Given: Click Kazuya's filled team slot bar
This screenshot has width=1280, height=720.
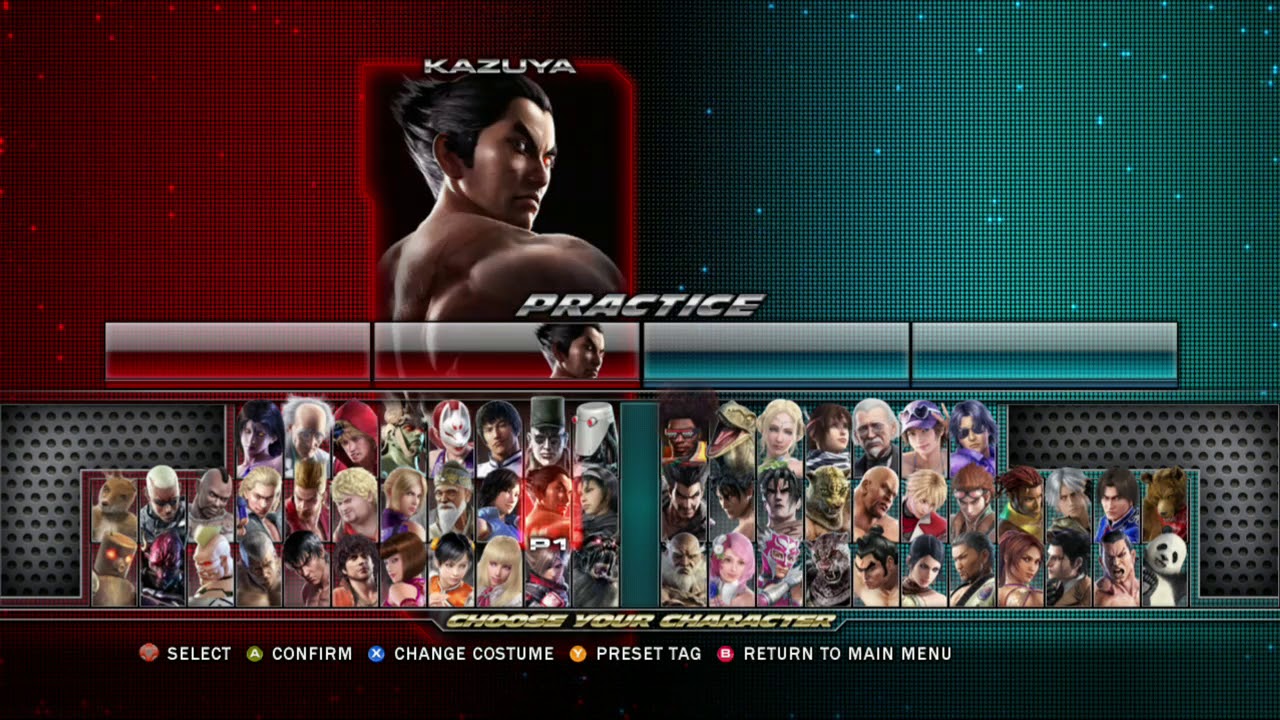Looking at the screenshot, I should (x=506, y=352).
